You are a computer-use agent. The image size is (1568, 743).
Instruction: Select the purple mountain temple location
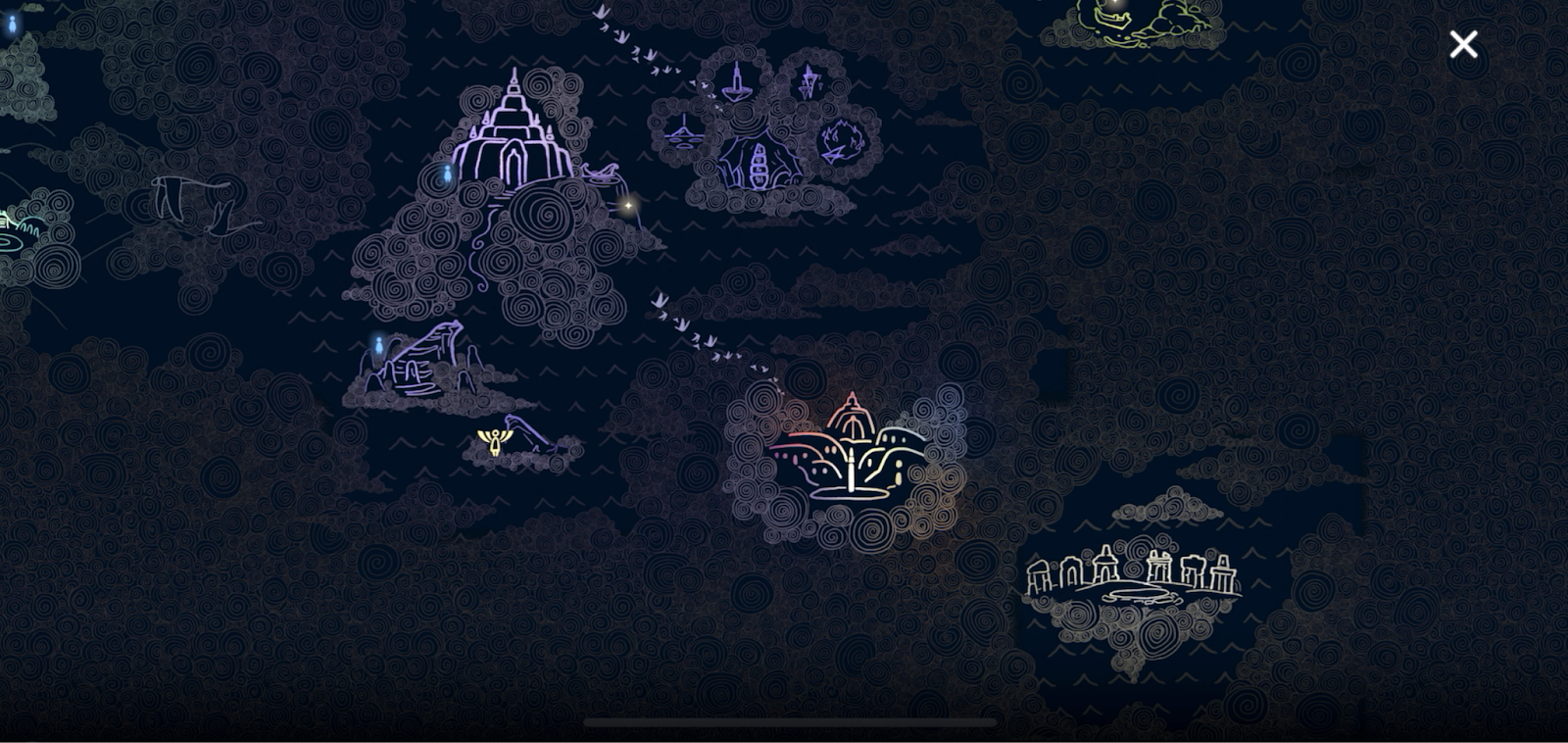512,137
